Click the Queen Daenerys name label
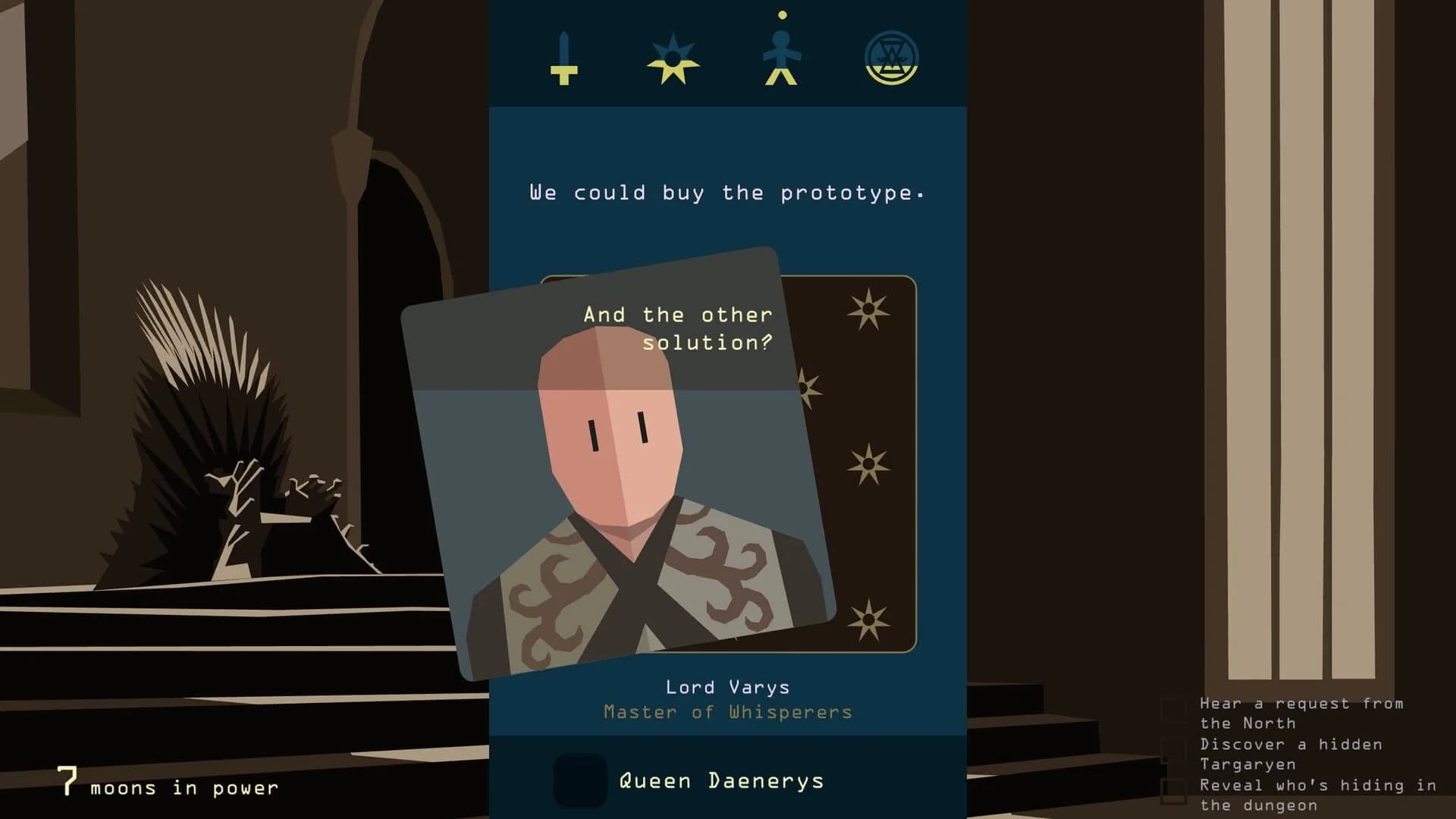This screenshot has height=819, width=1456. (x=720, y=779)
